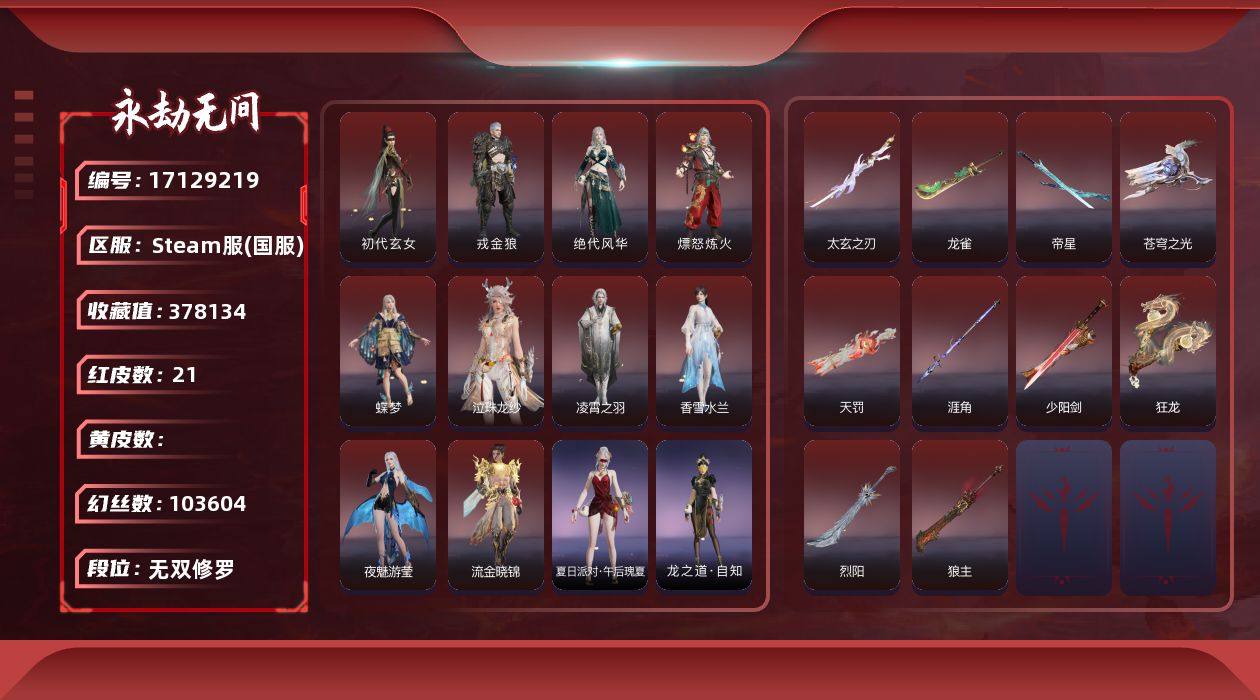Choose the 龙之道·自知 skin card

point(704,515)
